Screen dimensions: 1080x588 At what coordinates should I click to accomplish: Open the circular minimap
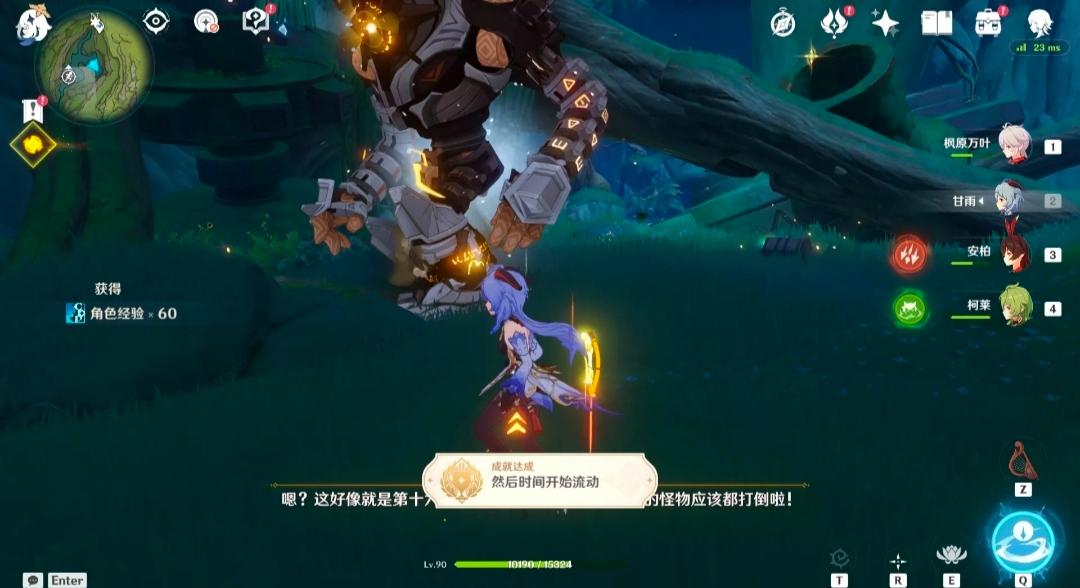click(x=94, y=67)
